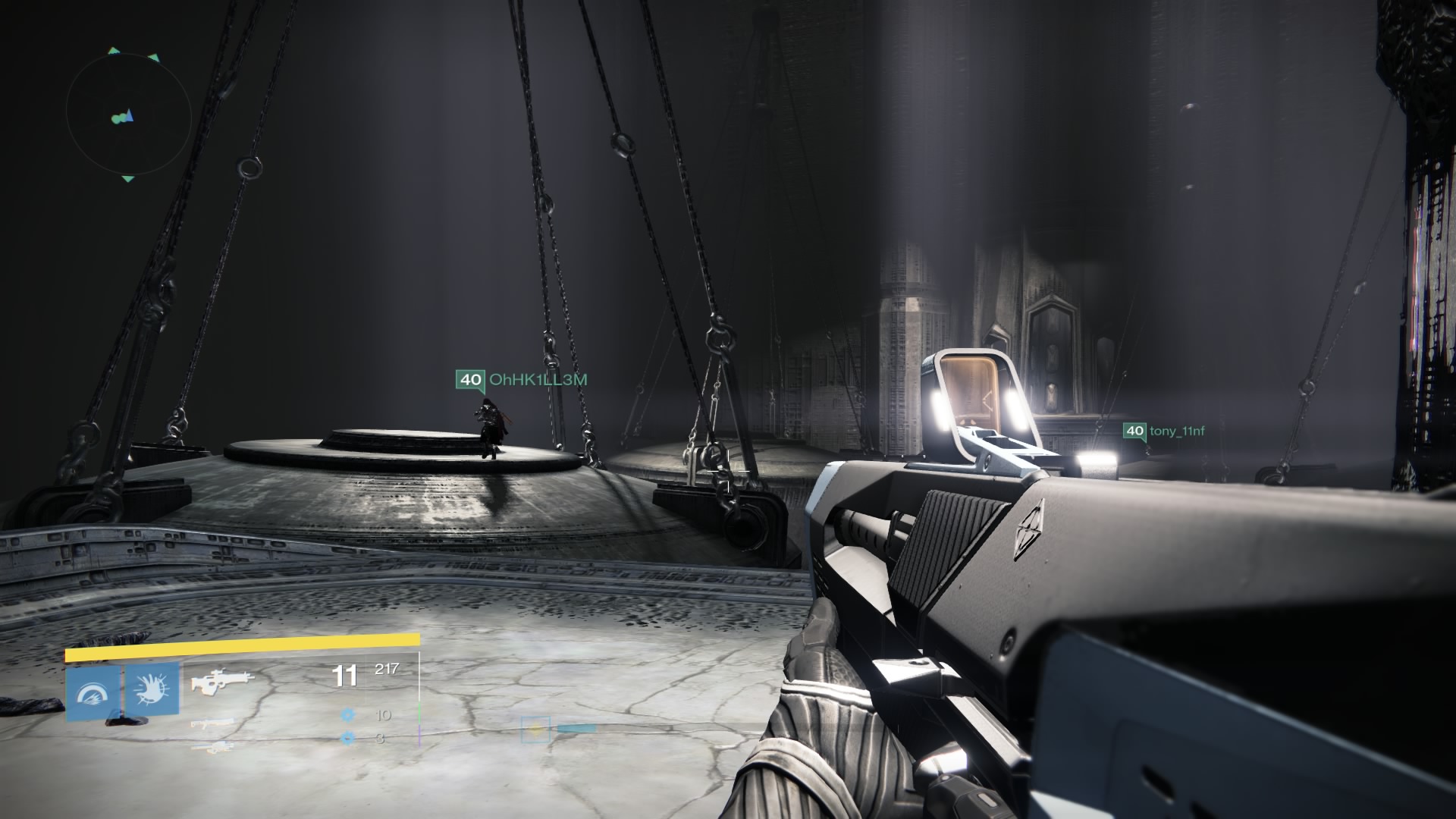Activate the melee hand ability icon
Viewport: 1456px width, 819px height.
click(152, 690)
